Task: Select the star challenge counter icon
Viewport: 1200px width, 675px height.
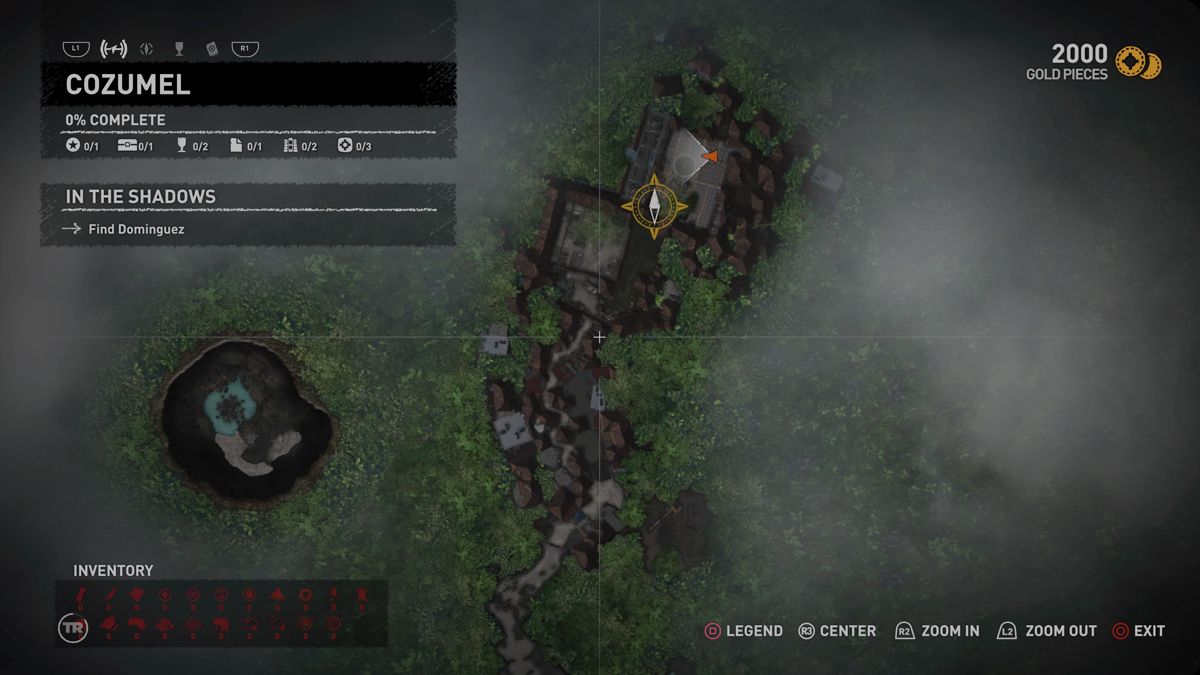Action: point(73,146)
